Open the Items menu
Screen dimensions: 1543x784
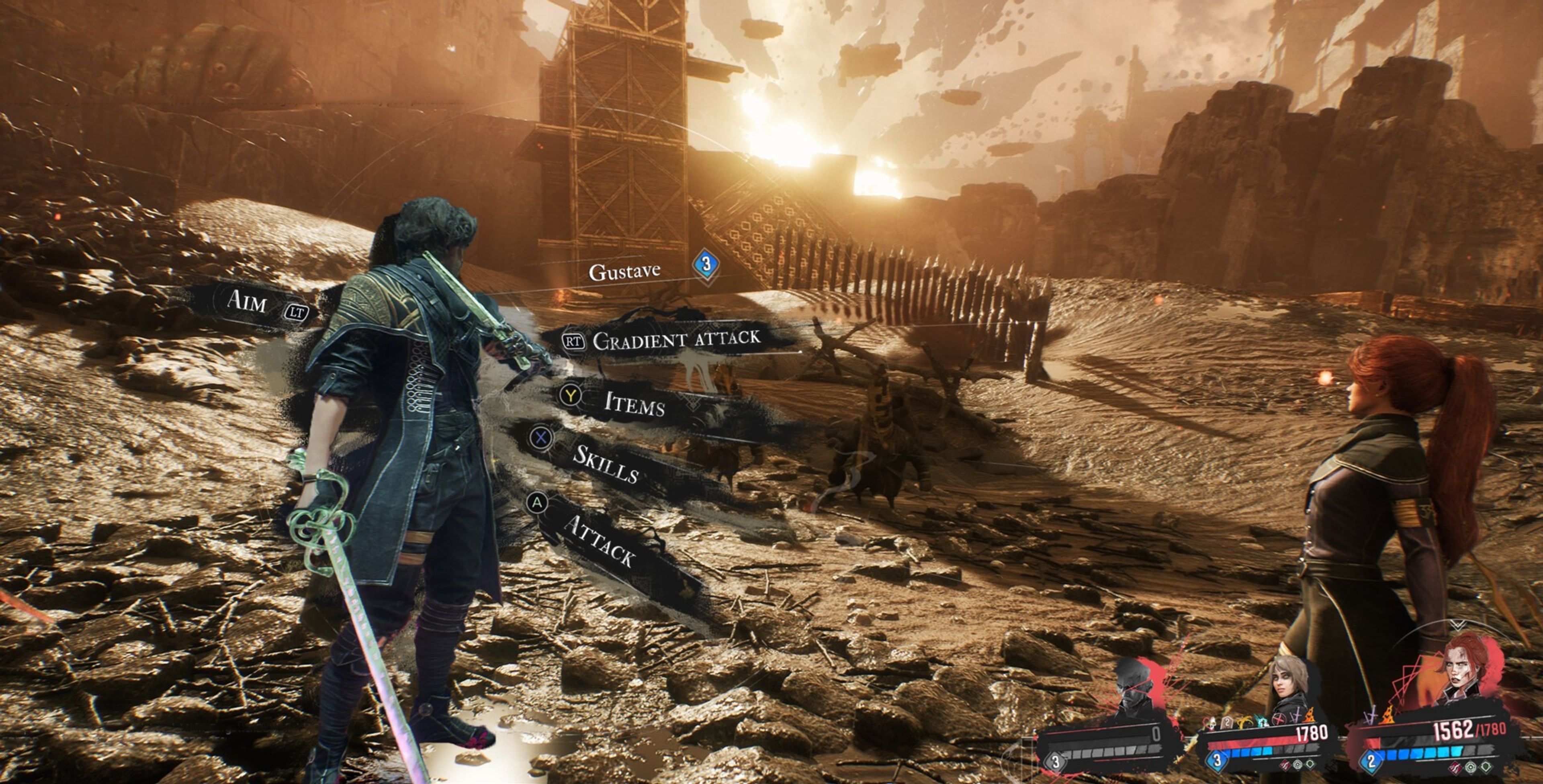pos(634,404)
